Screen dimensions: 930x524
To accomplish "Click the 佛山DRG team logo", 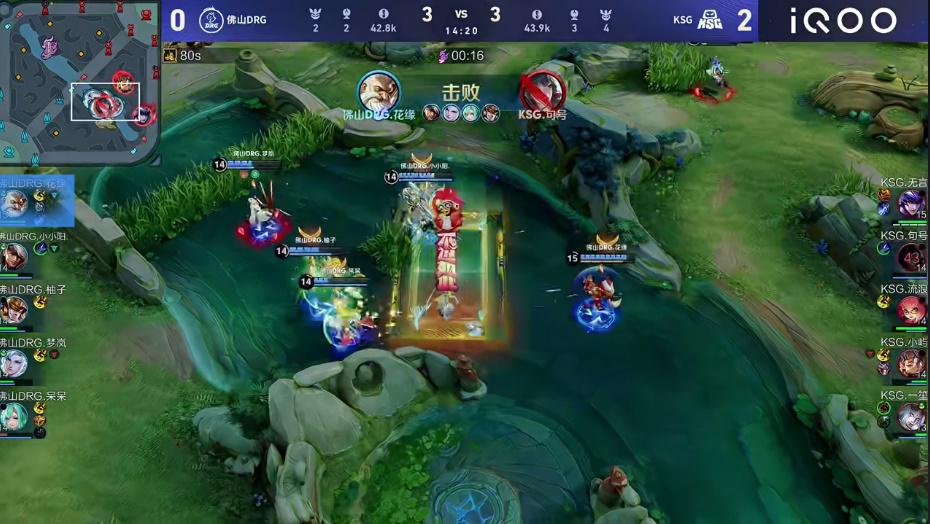I will [211, 20].
